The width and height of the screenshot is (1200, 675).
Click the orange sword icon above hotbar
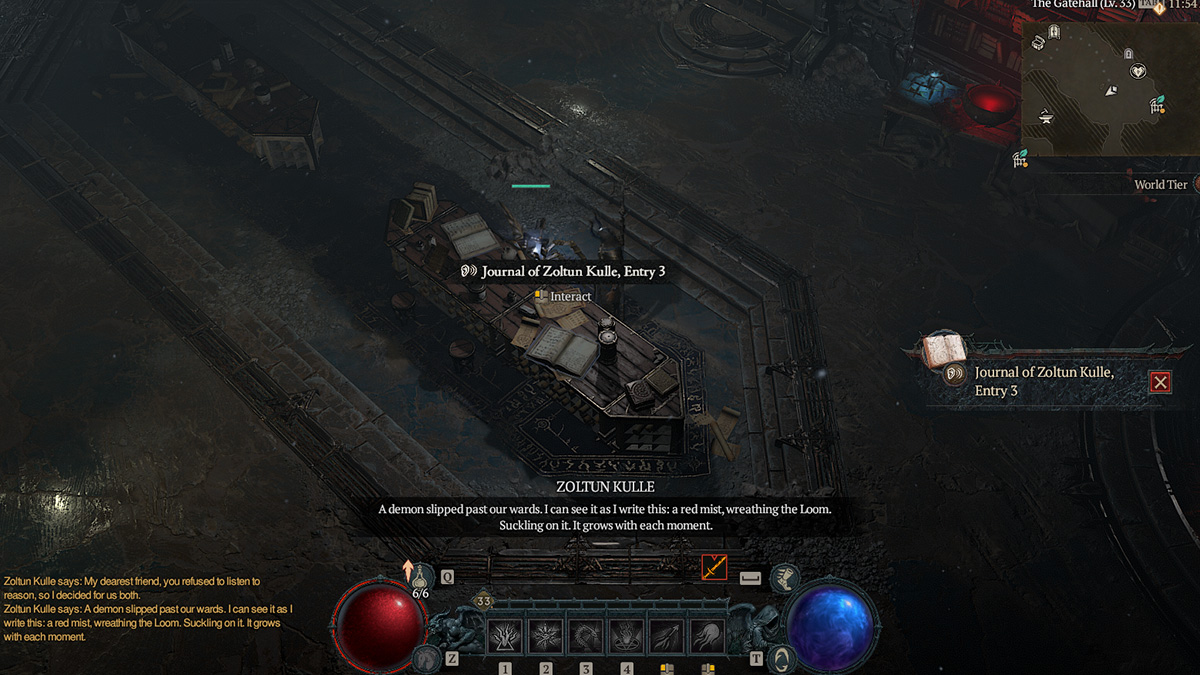(714, 567)
